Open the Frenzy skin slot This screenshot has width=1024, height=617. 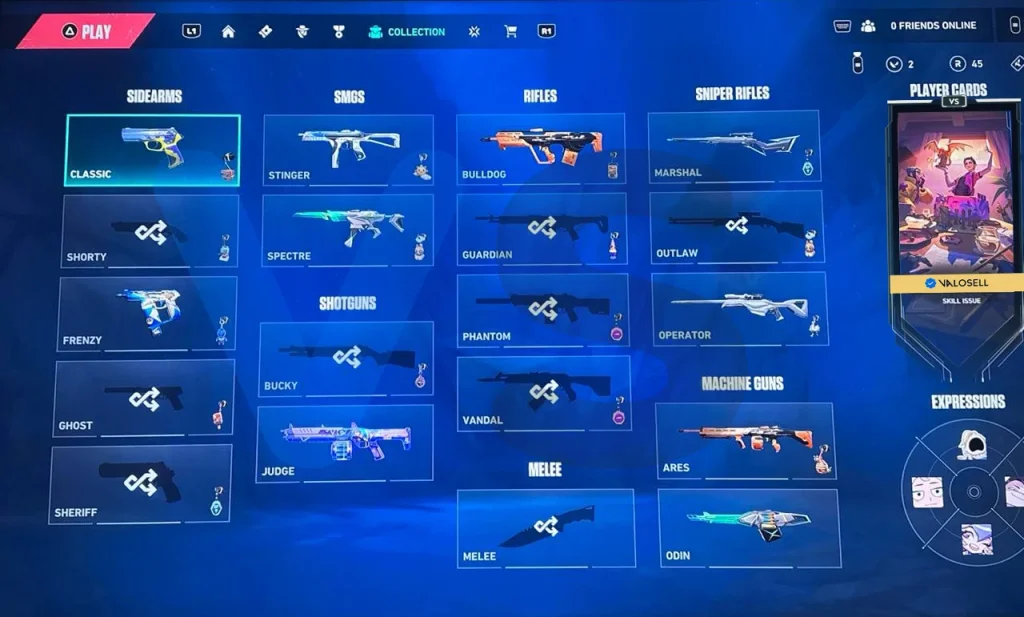pyautogui.click(x=148, y=314)
